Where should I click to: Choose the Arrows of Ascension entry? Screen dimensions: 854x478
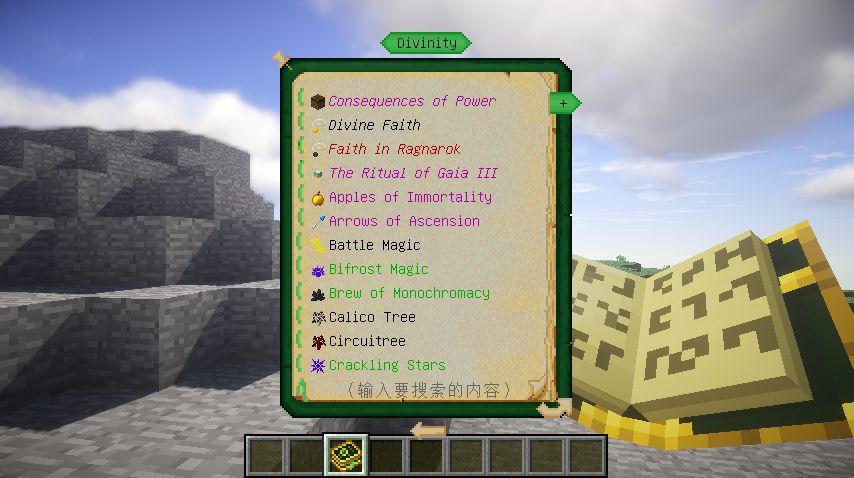(404, 221)
